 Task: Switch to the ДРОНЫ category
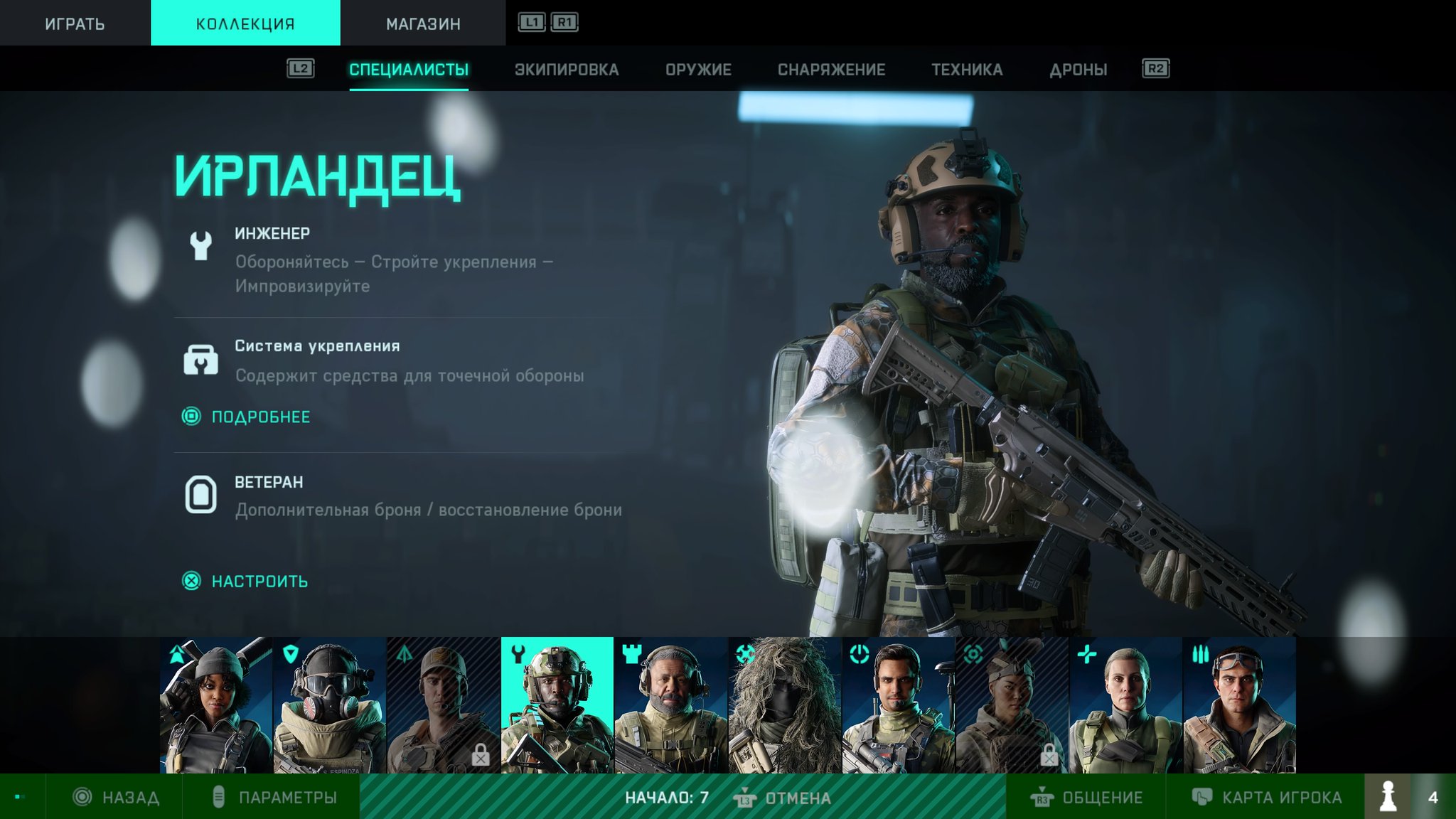[x=1078, y=70]
